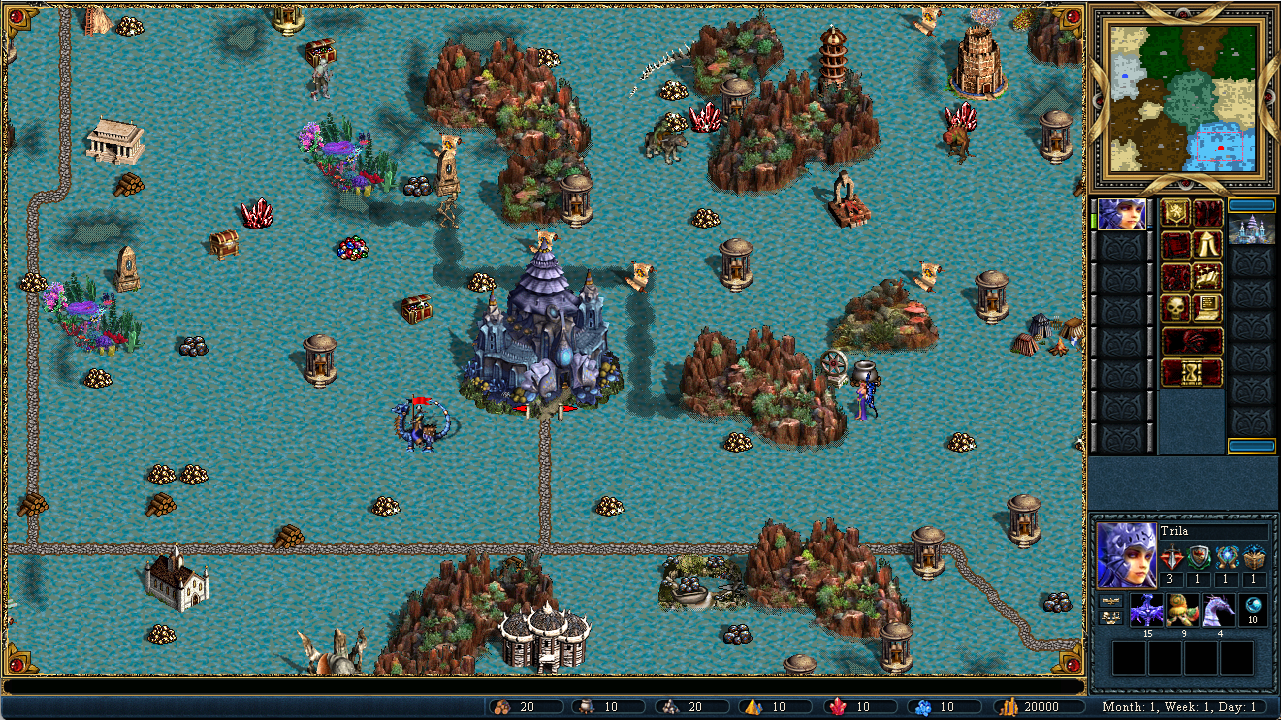This screenshot has width=1281, height=720.
Task: Select the town thumbnail in the town list
Action: (x=1252, y=229)
